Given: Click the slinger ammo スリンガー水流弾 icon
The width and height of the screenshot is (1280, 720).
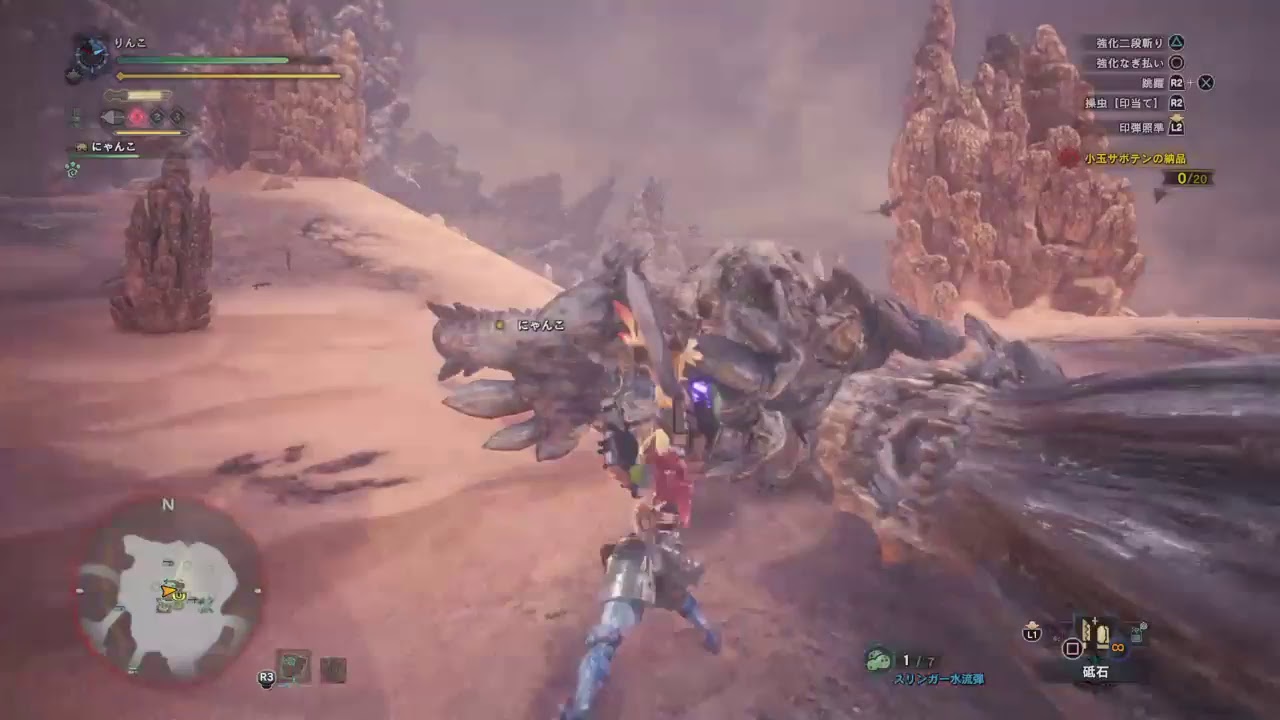Looking at the screenshot, I should click(x=878, y=659).
